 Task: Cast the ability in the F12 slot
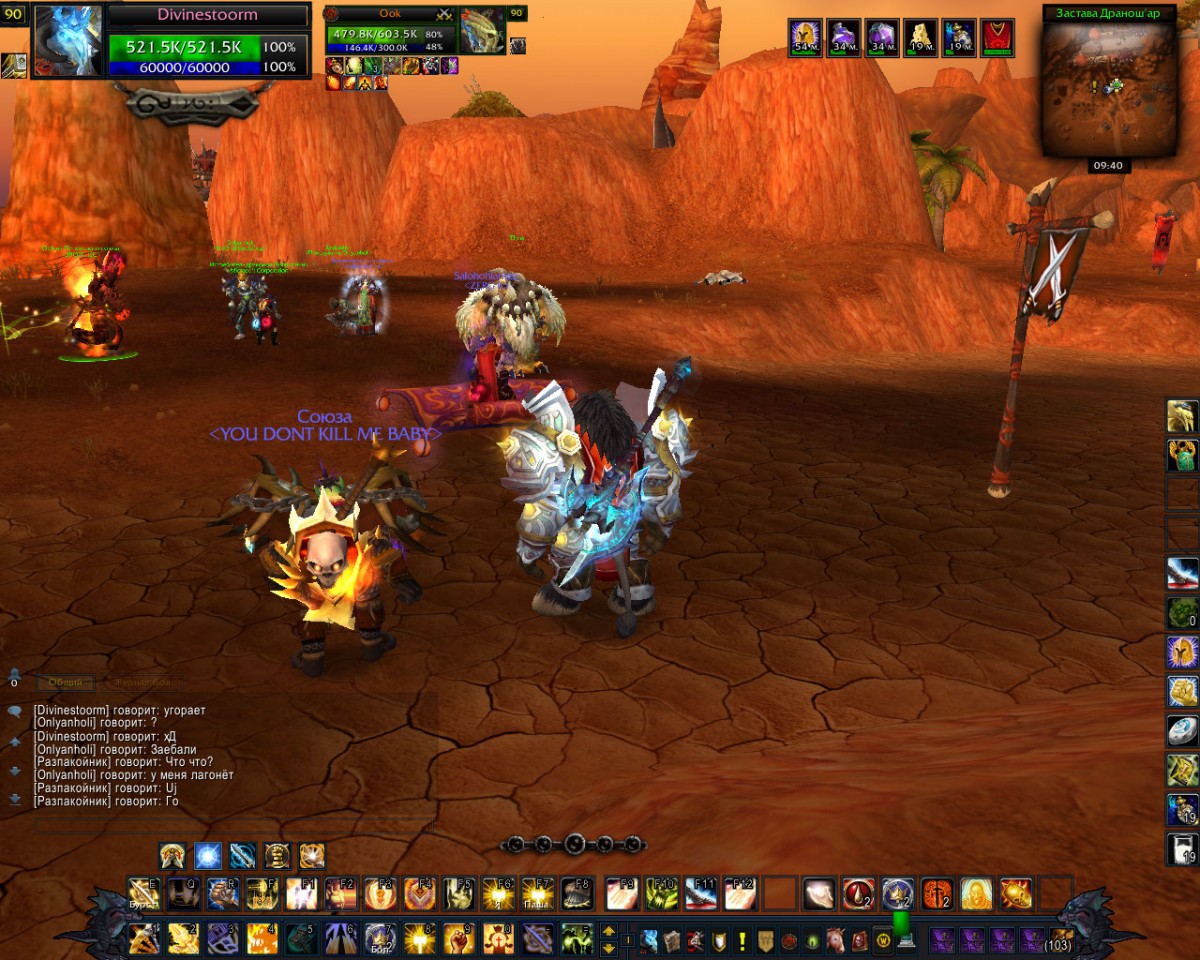click(x=740, y=893)
